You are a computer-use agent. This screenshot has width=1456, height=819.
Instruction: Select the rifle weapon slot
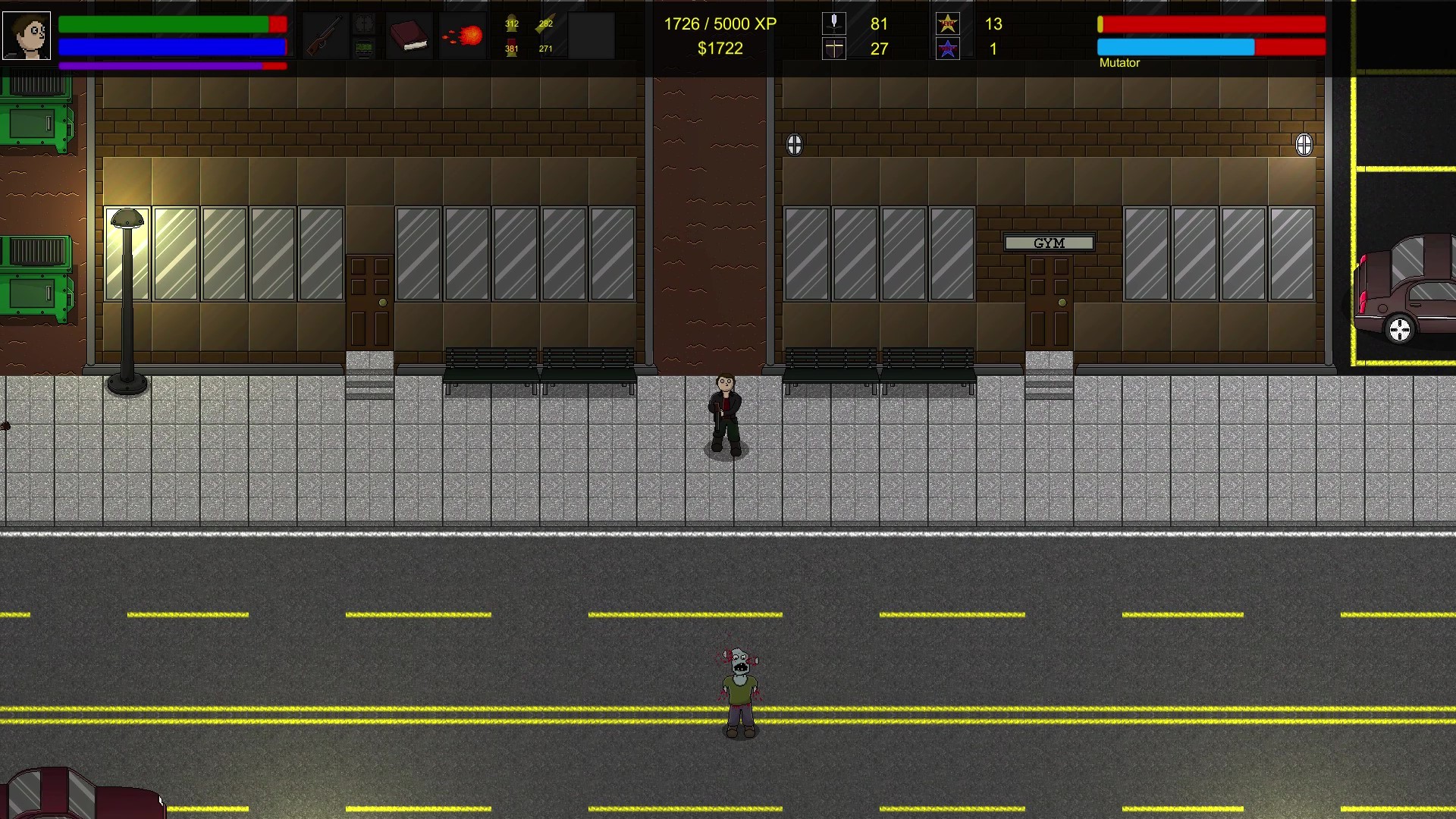(x=324, y=36)
